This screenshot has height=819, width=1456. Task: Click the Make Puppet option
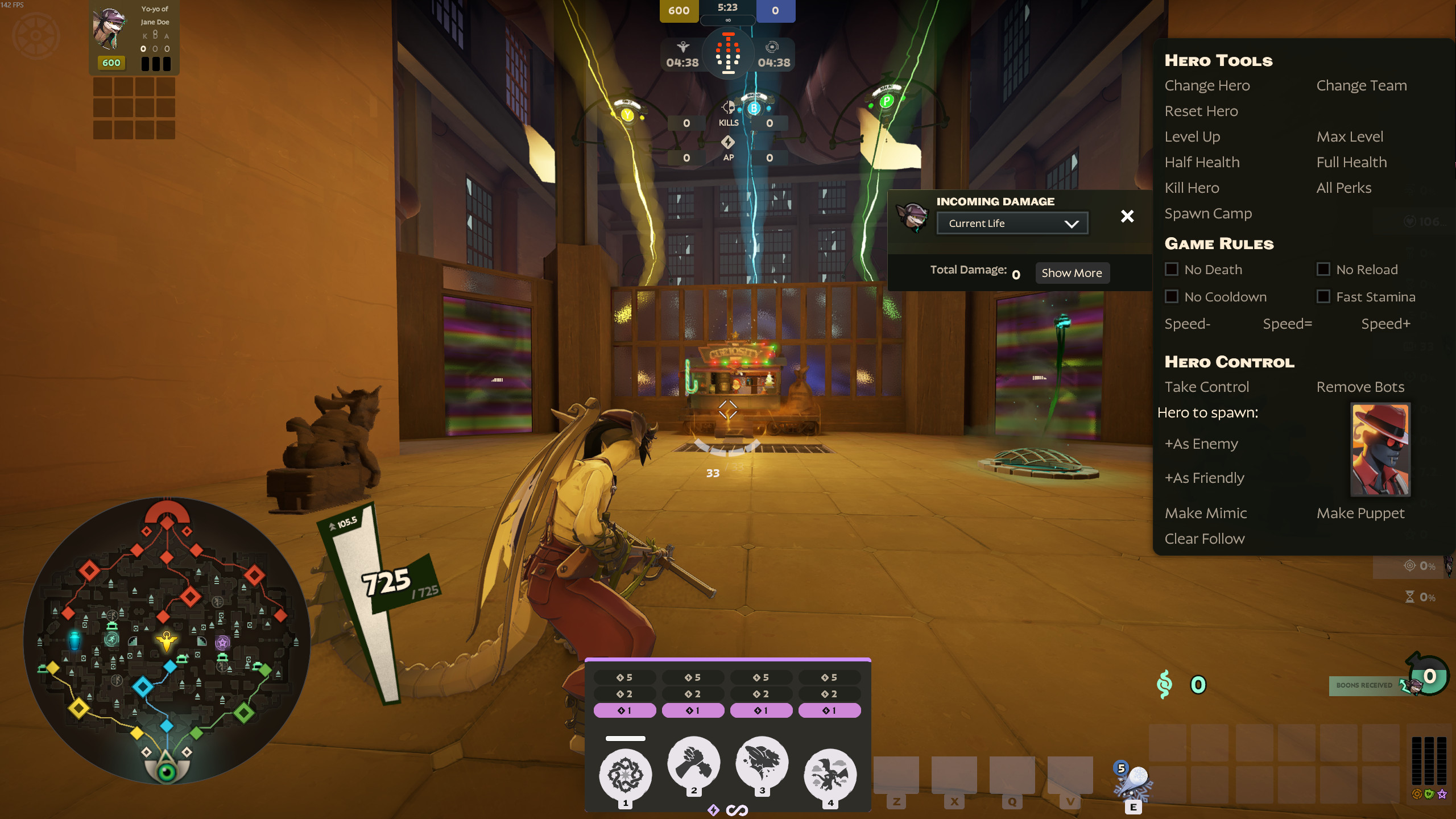point(1360,513)
